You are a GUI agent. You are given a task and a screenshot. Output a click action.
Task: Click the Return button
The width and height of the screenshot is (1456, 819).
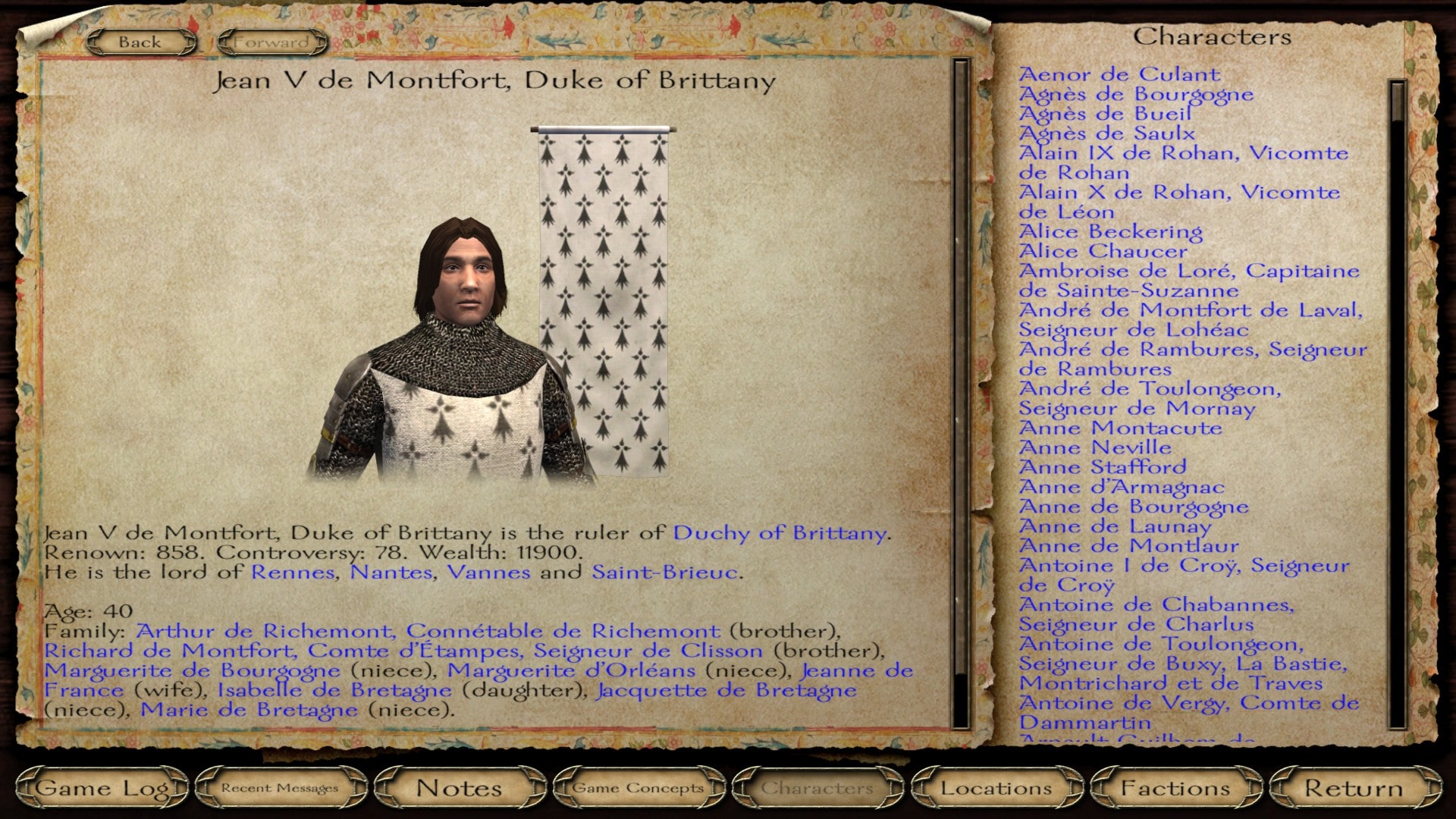point(1354,789)
